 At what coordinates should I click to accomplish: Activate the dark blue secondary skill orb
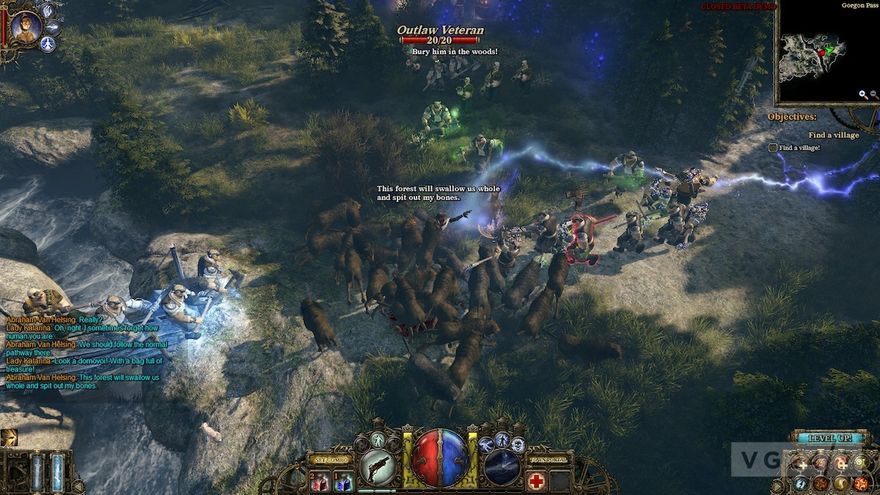coord(501,466)
